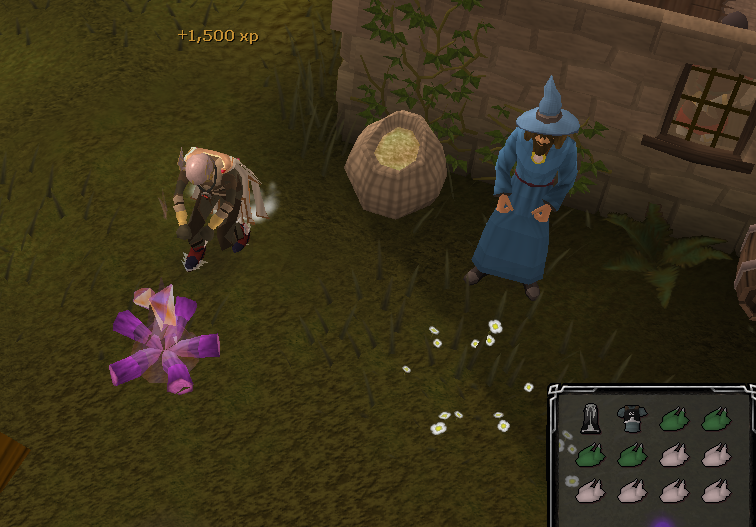
Task: Select the dark robe bottom in inventory
Action: (589, 418)
